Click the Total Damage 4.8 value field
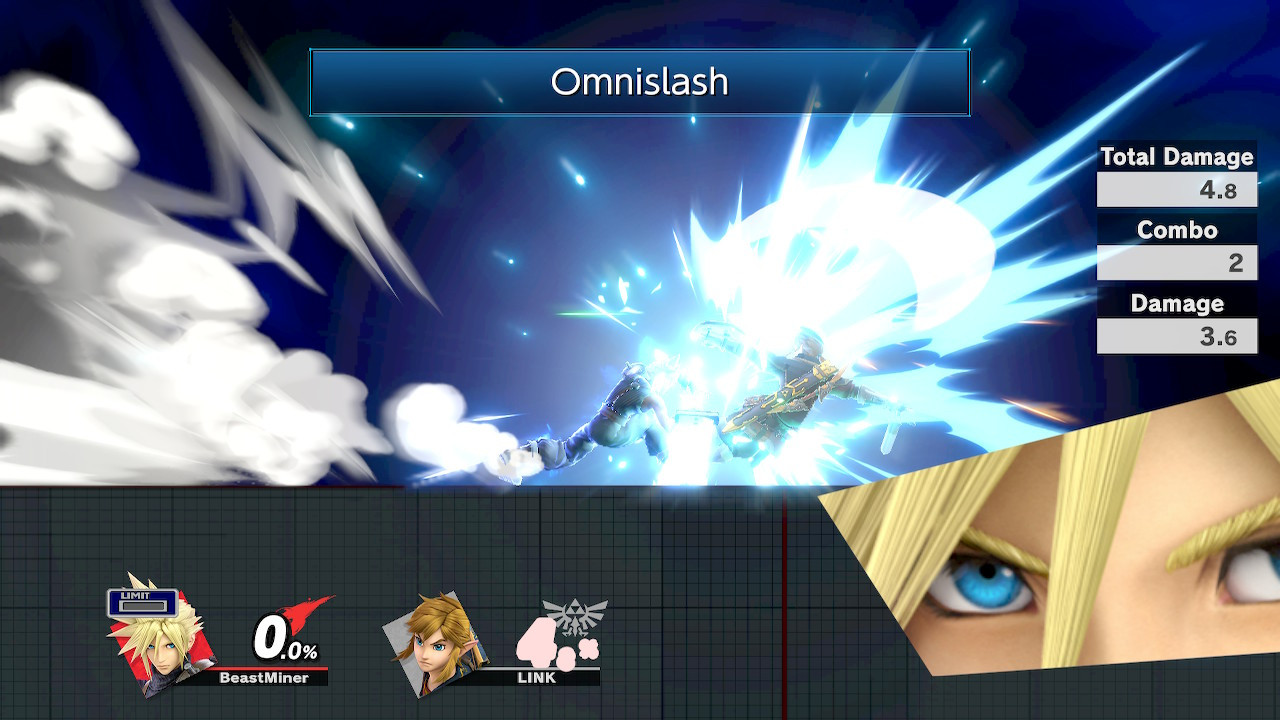Viewport: 1280px width, 720px height. [x=1176, y=190]
